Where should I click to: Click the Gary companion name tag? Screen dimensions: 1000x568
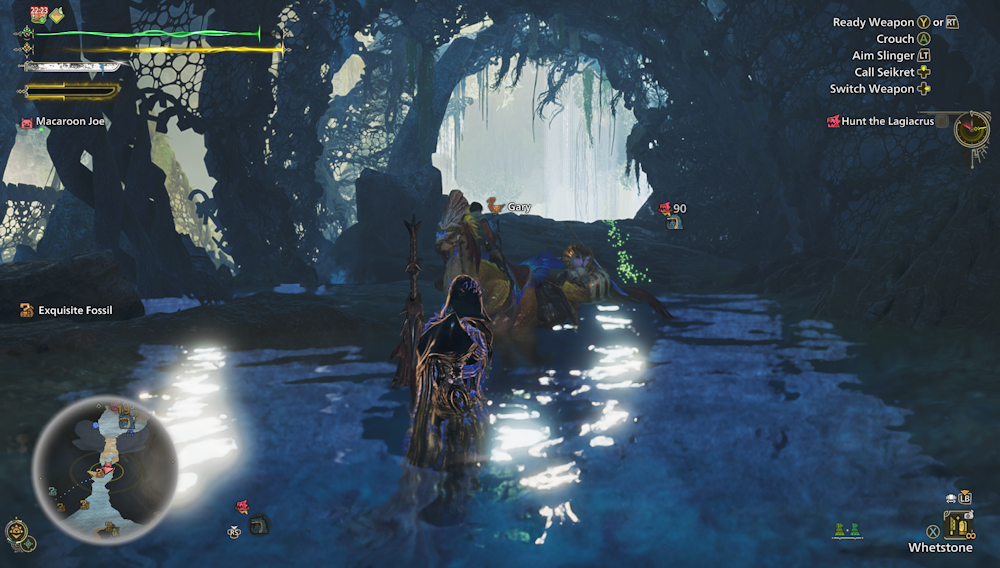point(510,208)
